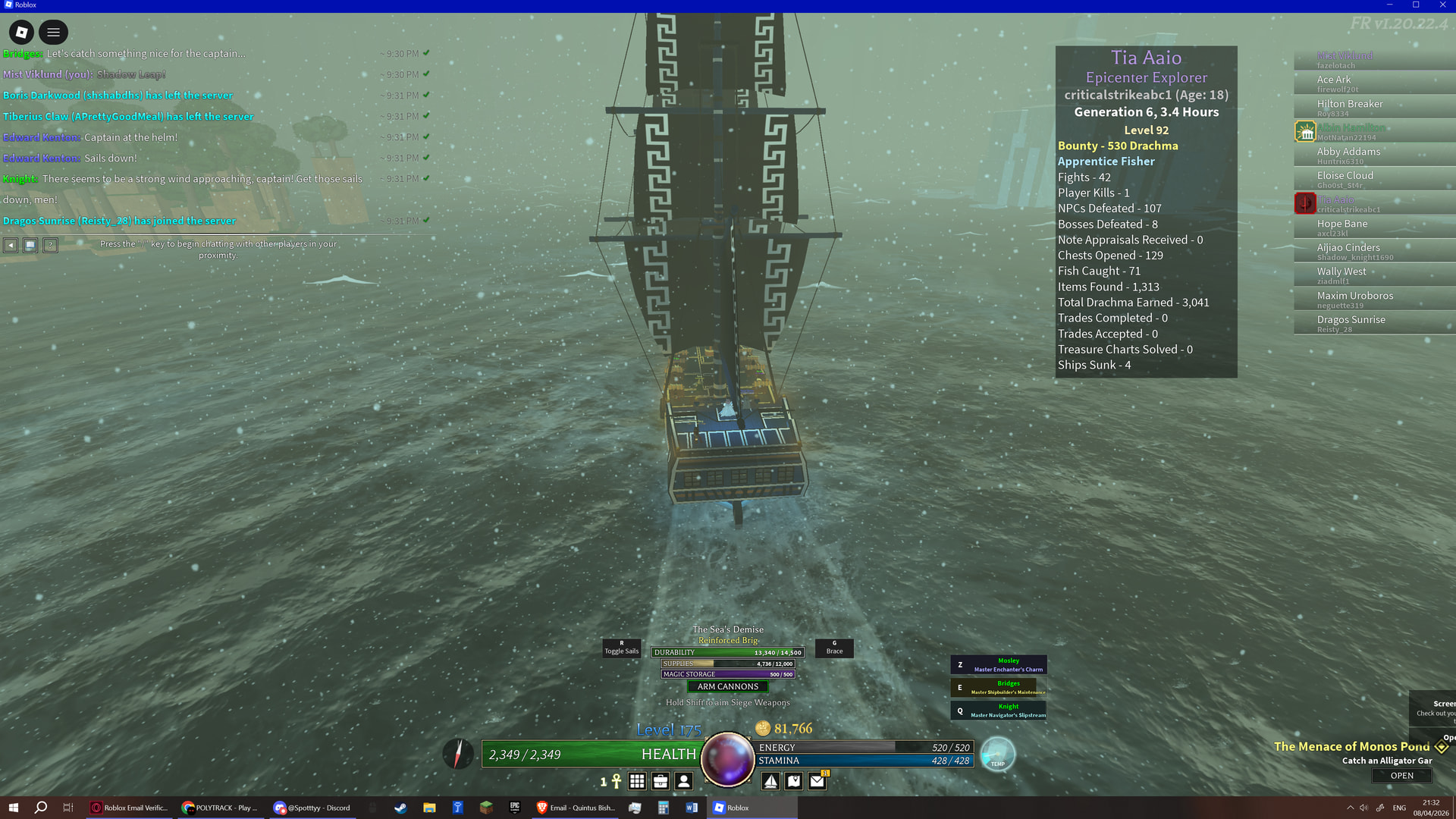
Task: Open the POLYTRACK Chrome taskbar window
Action: click(x=220, y=808)
